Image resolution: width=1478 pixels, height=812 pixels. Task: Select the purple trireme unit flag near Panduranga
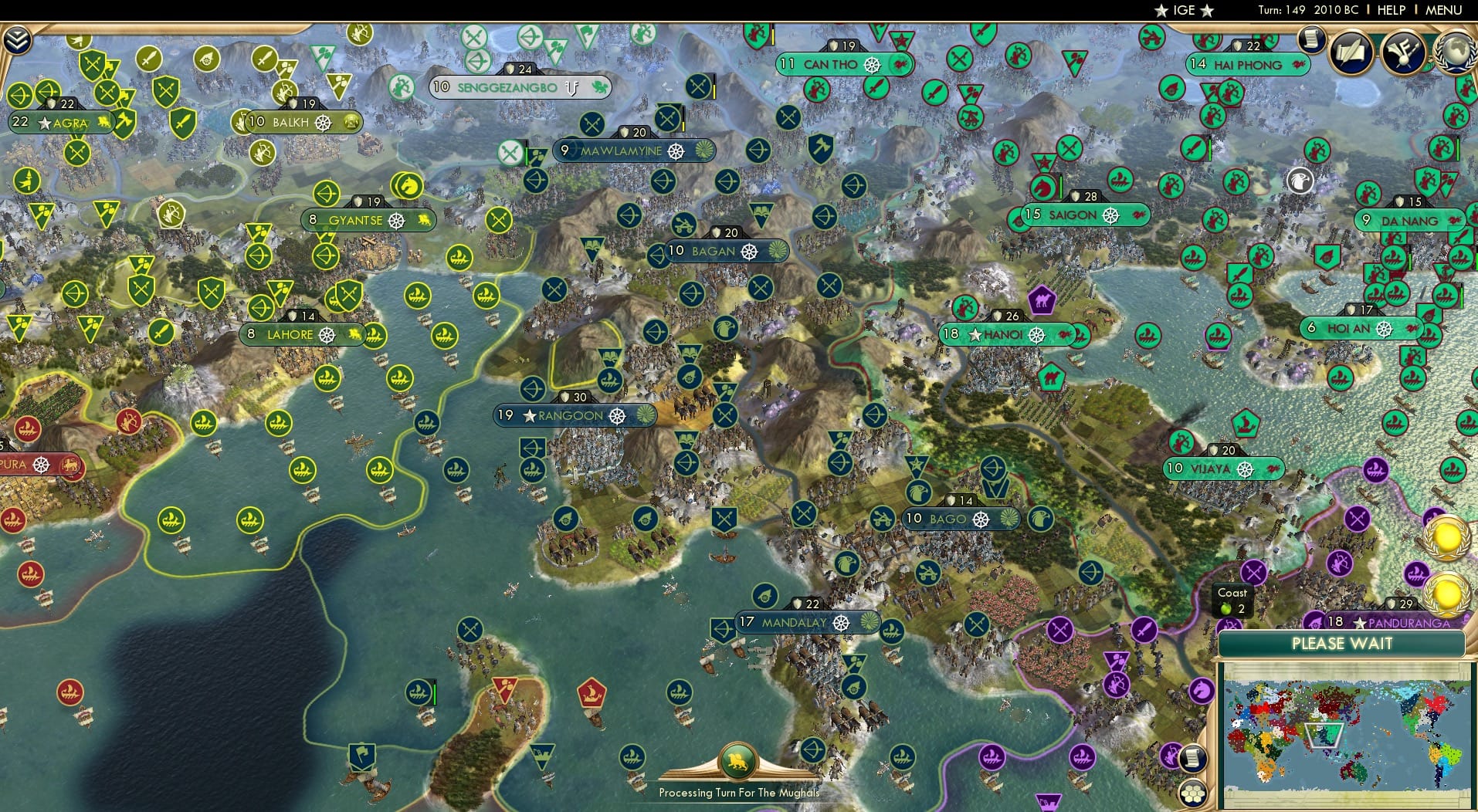click(x=1416, y=574)
